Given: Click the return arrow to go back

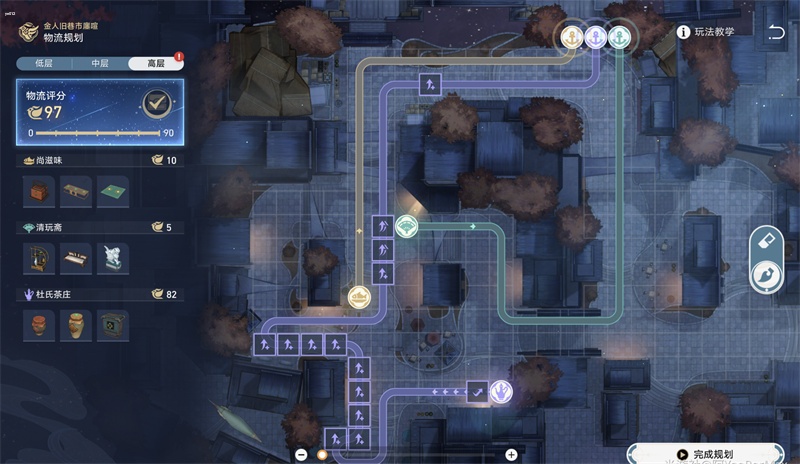Looking at the screenshot, I should [x=776, y=32].
